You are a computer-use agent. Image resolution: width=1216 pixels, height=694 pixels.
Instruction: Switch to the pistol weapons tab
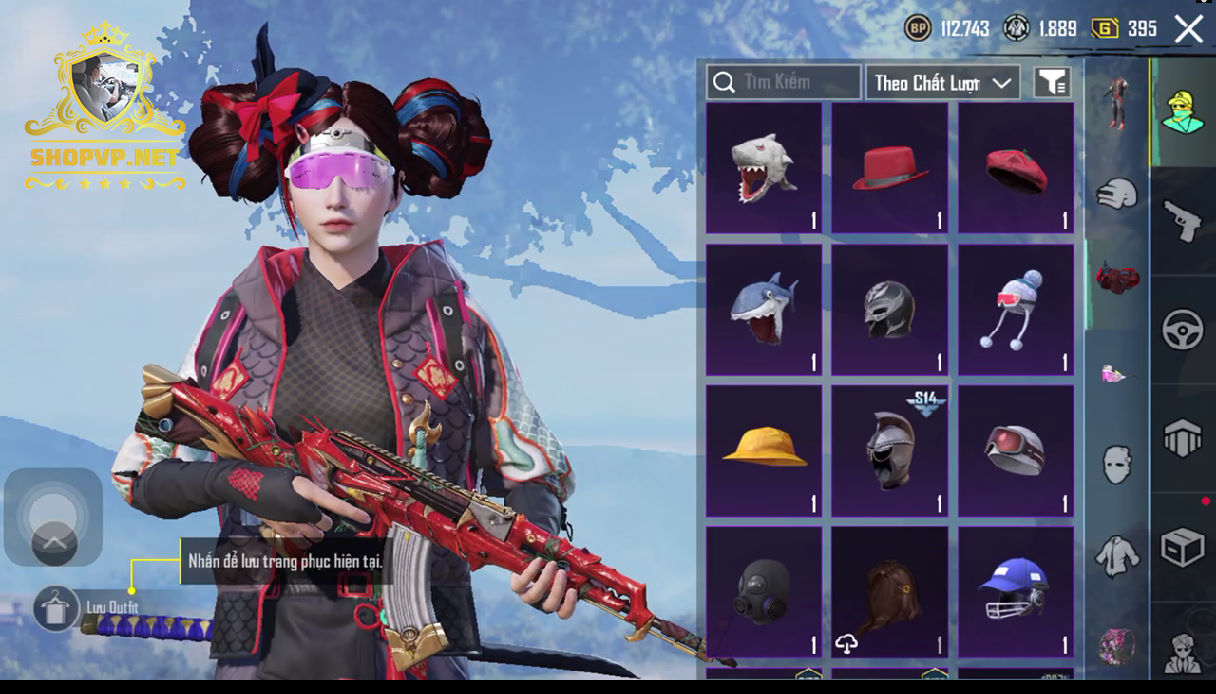1183,221
